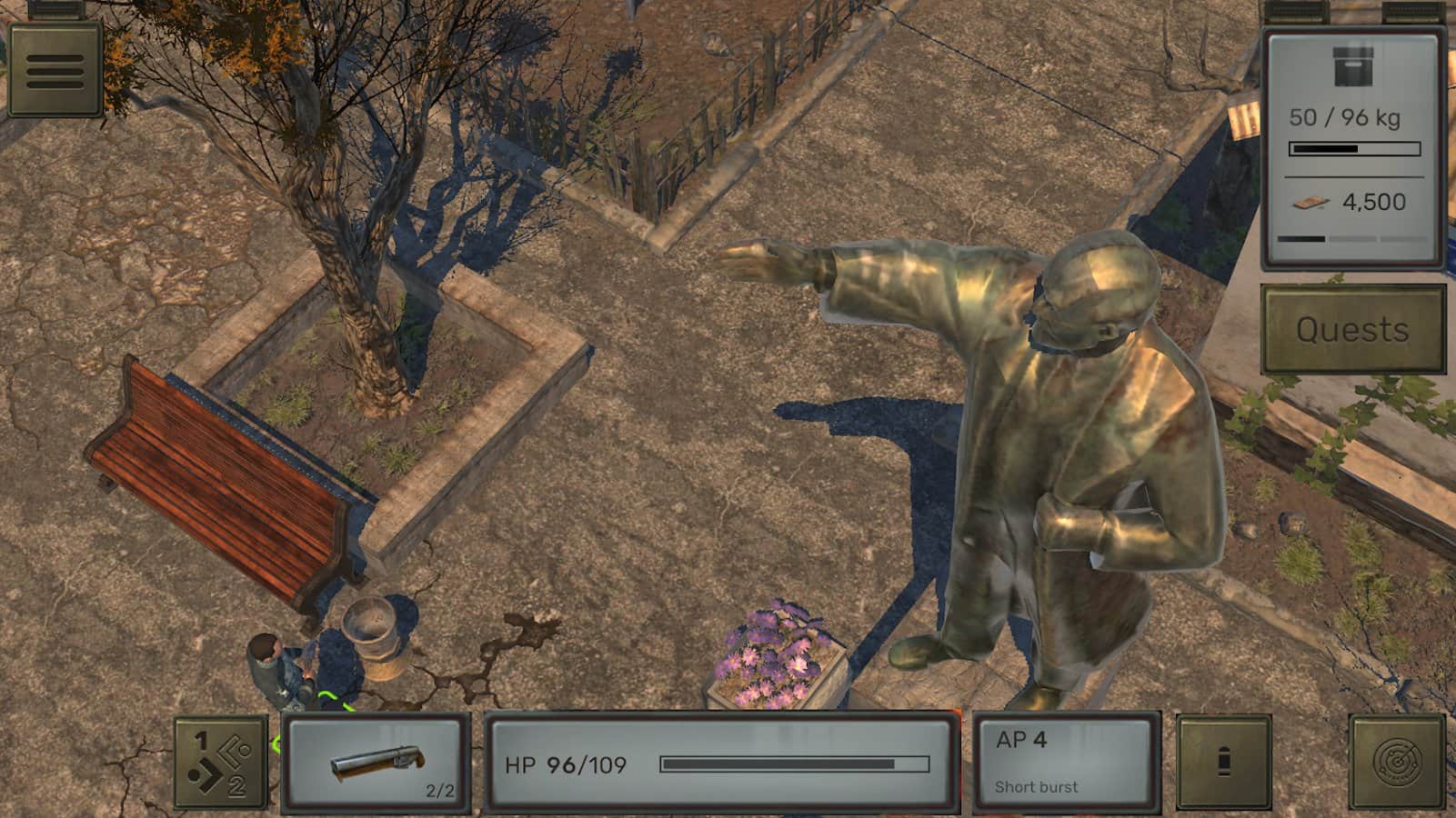Activate the radar target button

(1397, 763)
